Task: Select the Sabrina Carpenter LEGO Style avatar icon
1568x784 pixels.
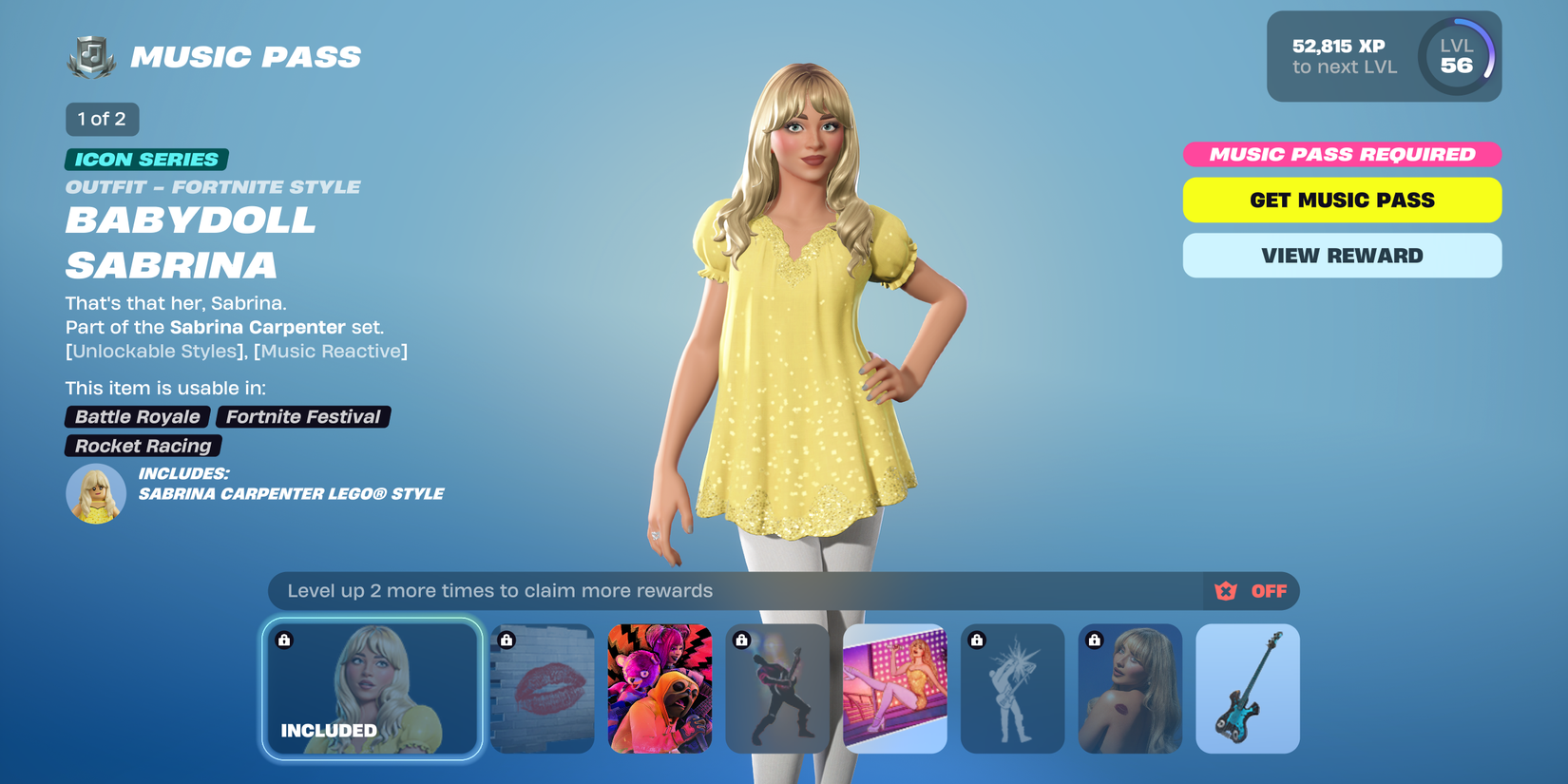Action: (95, 493)
